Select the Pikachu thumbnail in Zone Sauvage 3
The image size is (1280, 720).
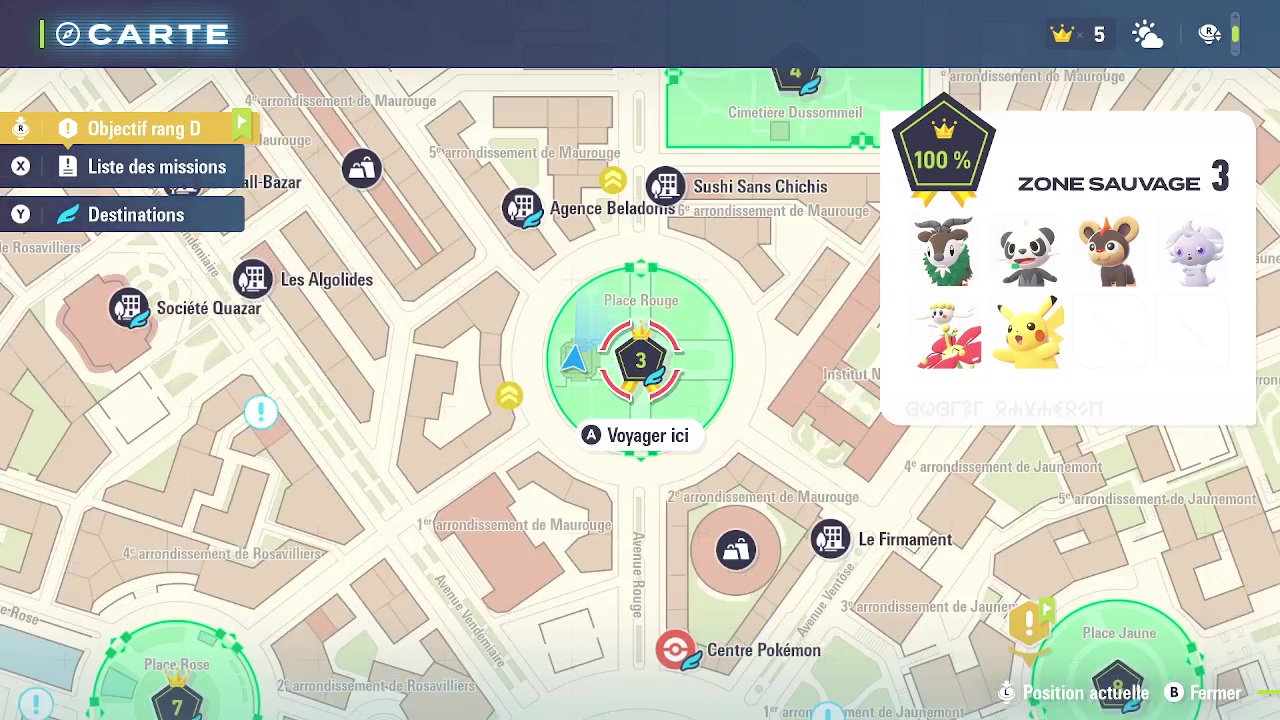[1029, 333]
